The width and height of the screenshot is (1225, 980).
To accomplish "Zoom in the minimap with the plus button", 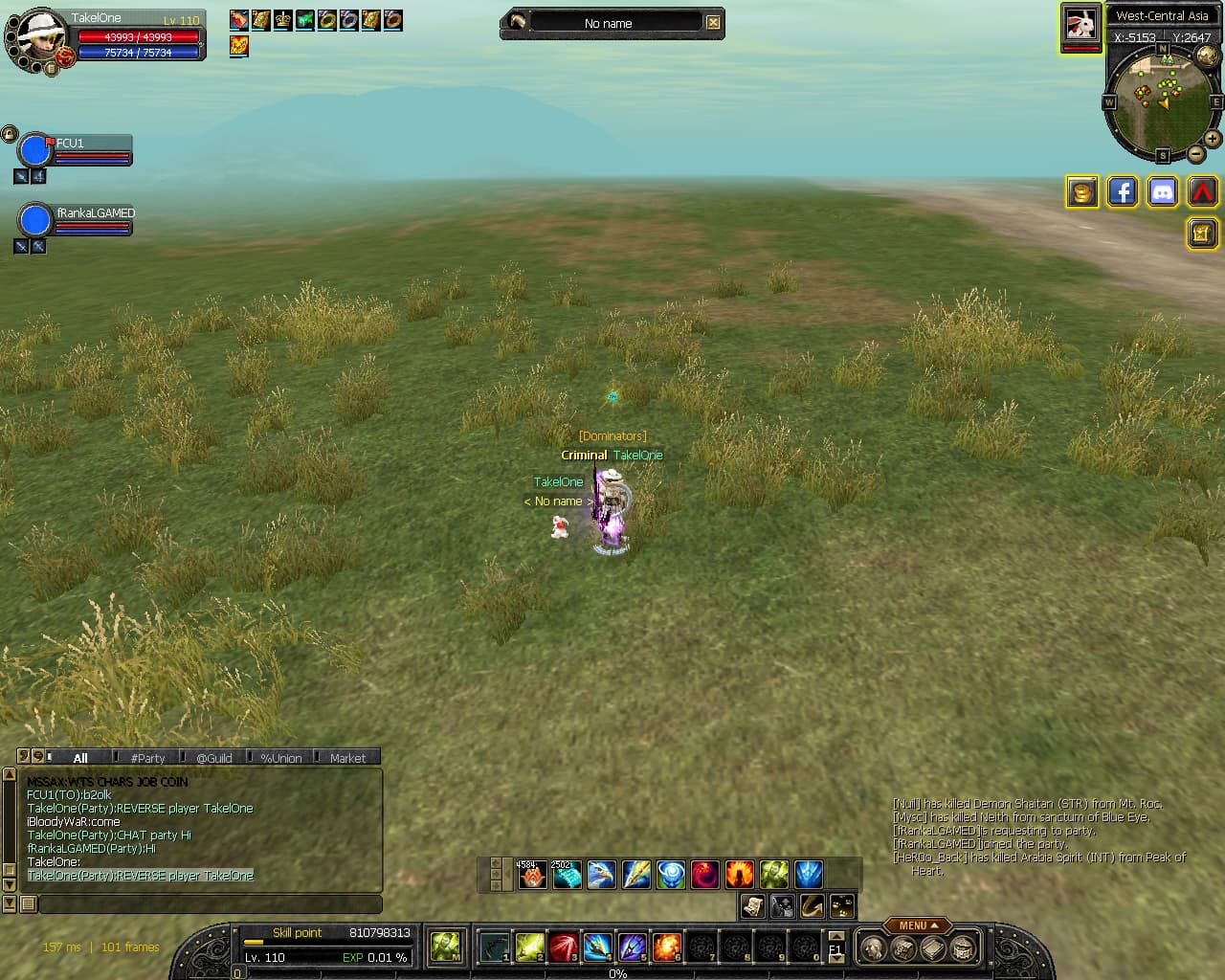I will tap(1212, 139).
